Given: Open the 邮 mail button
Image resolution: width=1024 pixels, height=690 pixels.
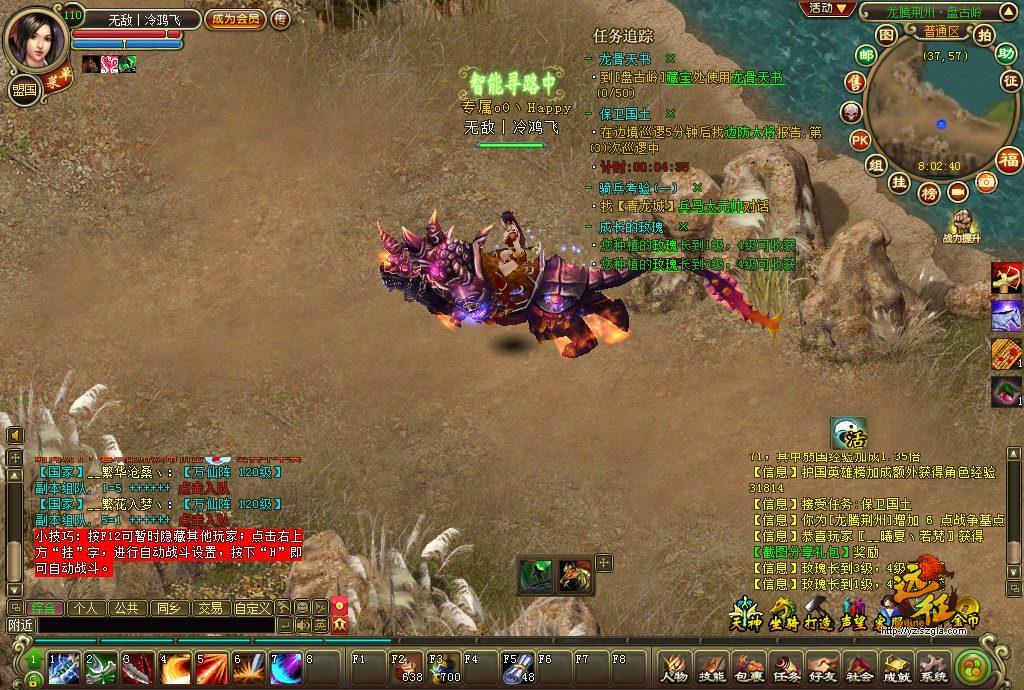Looking at the screenshot, I should (x=856, y=82).
